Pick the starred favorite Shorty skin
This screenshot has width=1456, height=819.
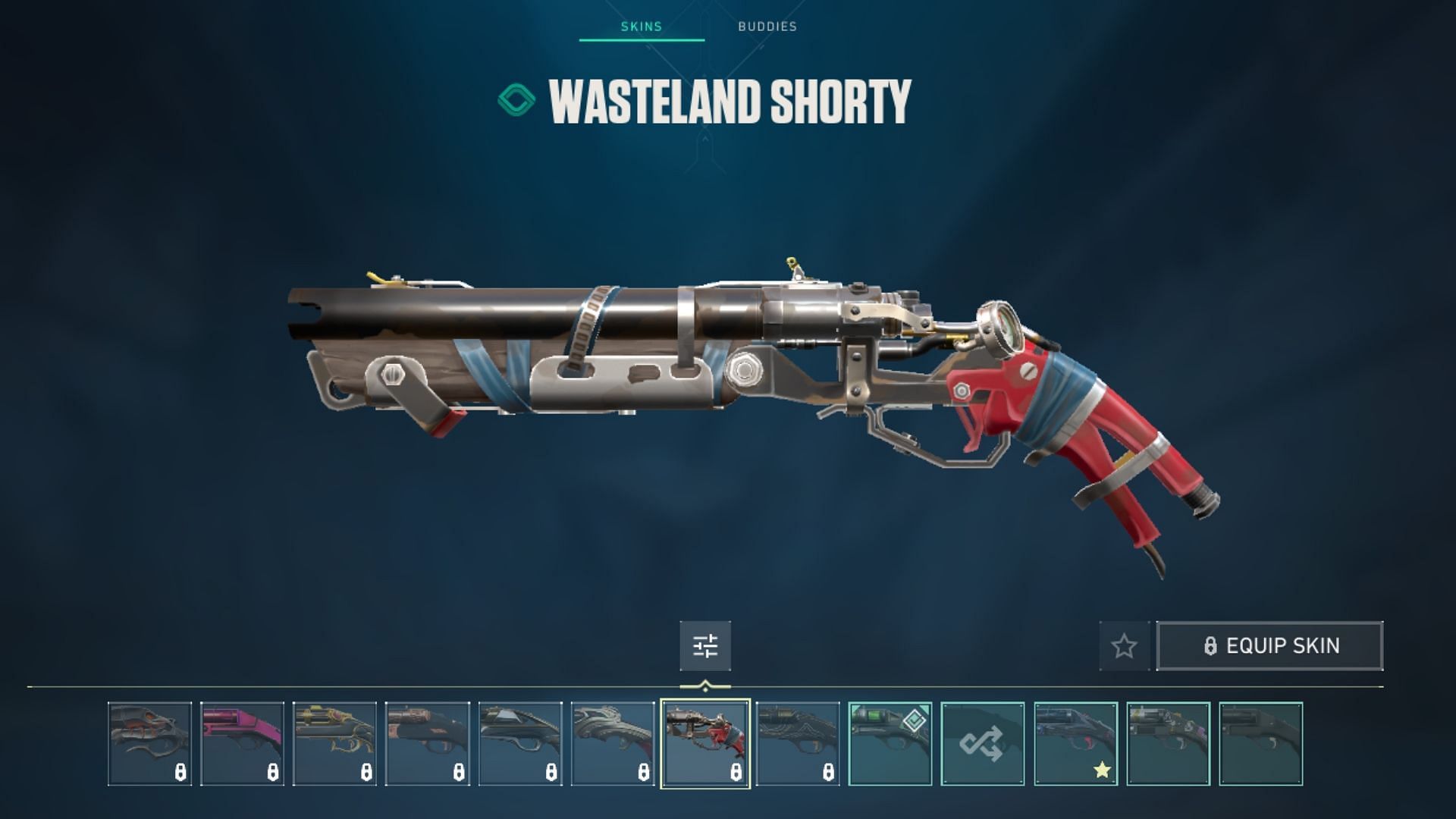pyautogui.click(x=1075, y=743)
